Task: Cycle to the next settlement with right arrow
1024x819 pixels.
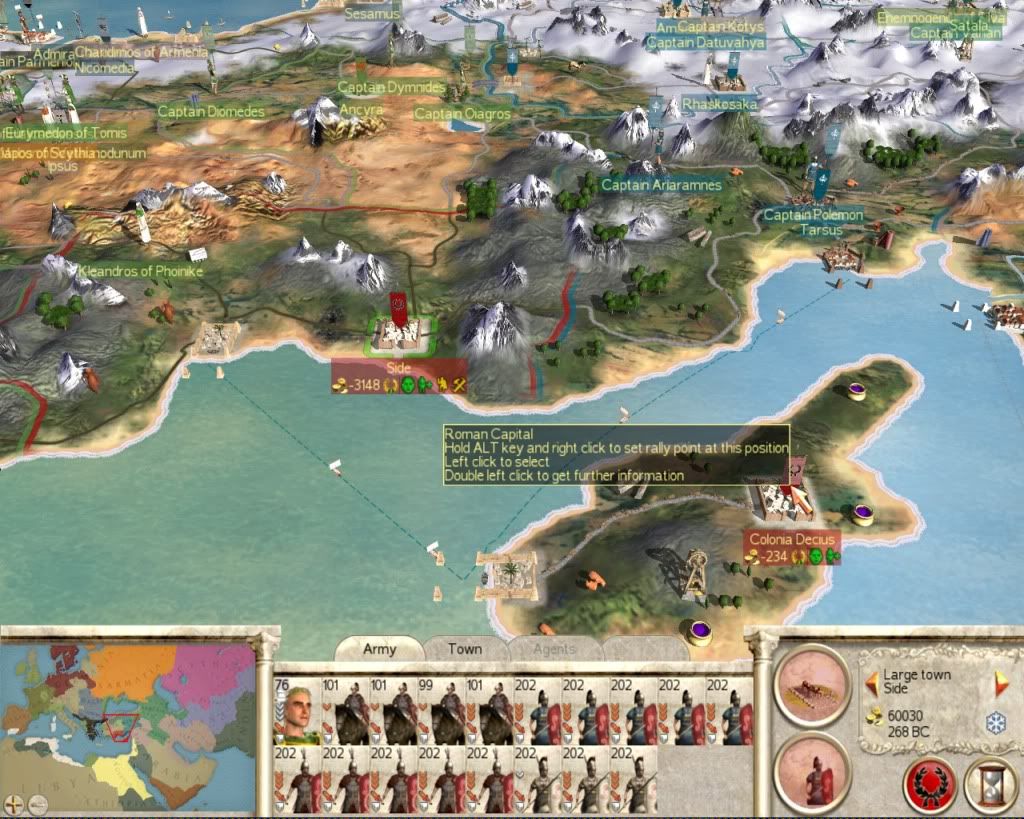Action: [x=1001, y=684]
